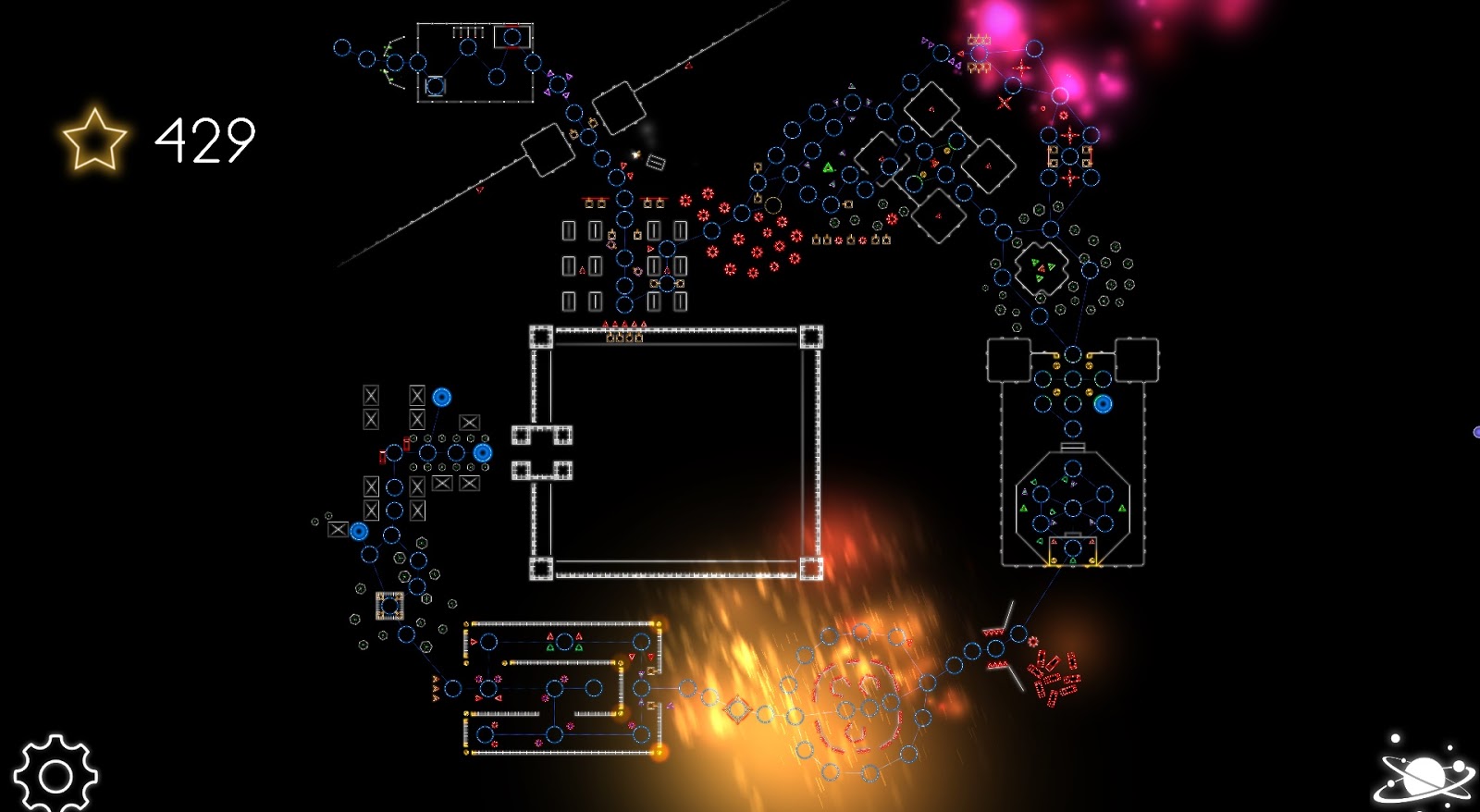The image size is (1480, 812).
Task: Select the green triangle marker near the diamond structures
Action: pos(830,169)
